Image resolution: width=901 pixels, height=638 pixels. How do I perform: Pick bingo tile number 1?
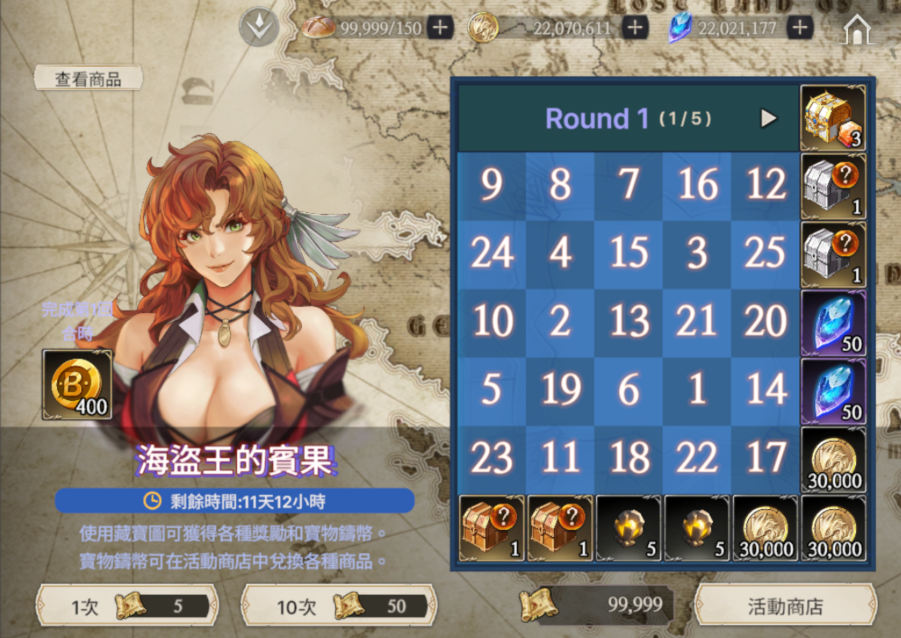(697, 390)
